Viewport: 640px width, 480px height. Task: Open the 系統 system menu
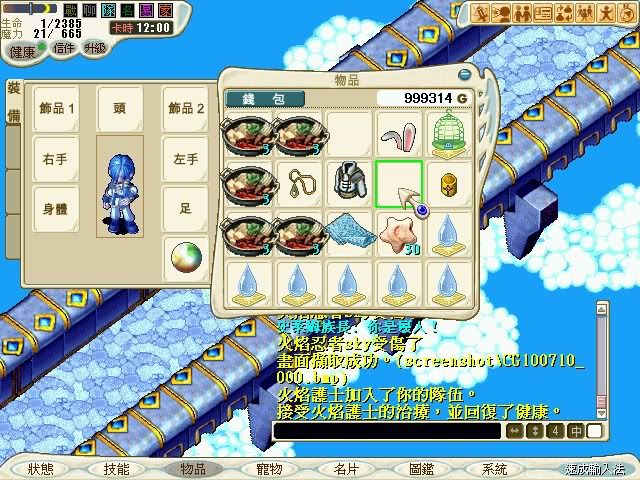(x=495, y=468)
